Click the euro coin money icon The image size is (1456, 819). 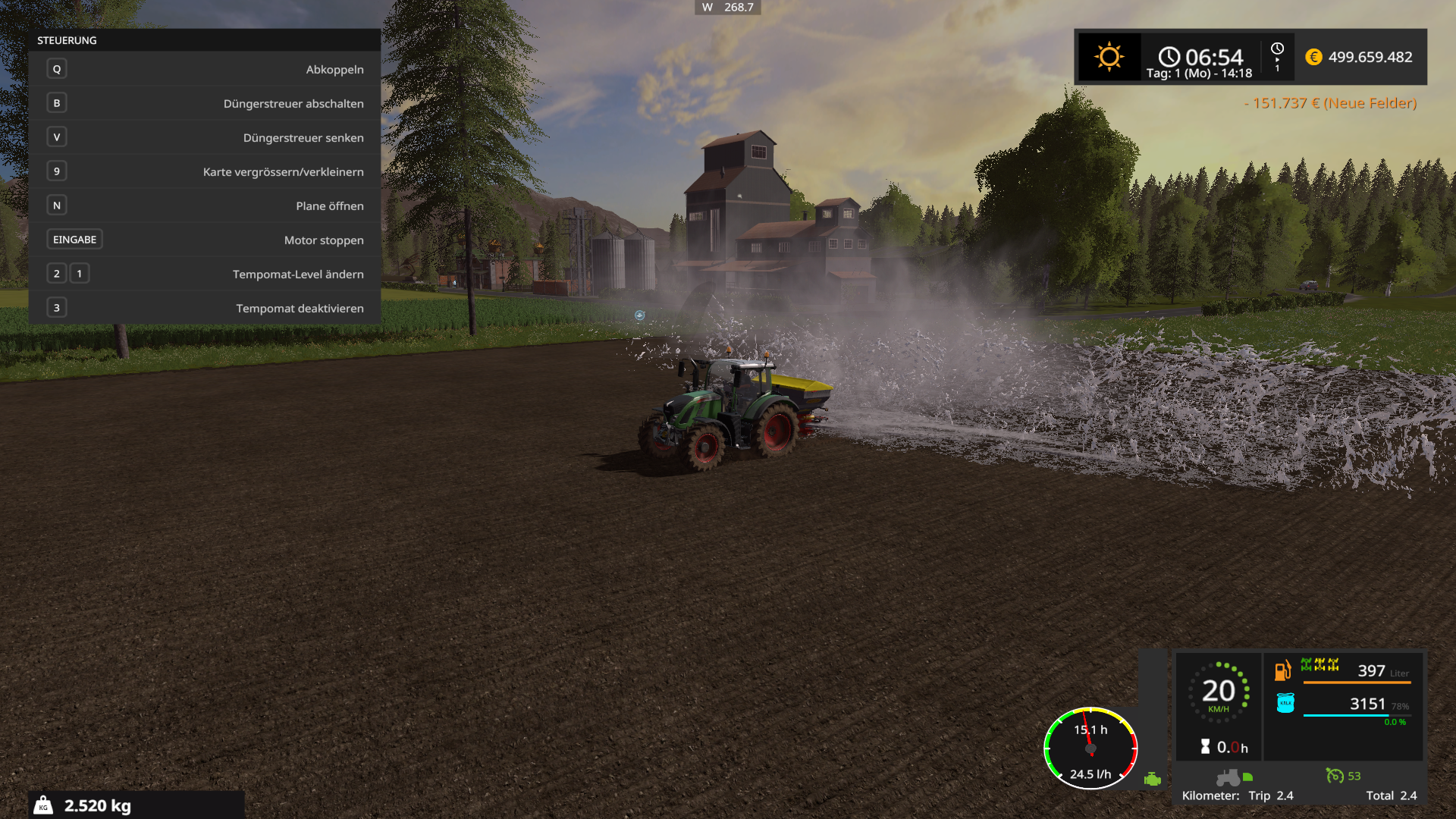coord(1313,57)
